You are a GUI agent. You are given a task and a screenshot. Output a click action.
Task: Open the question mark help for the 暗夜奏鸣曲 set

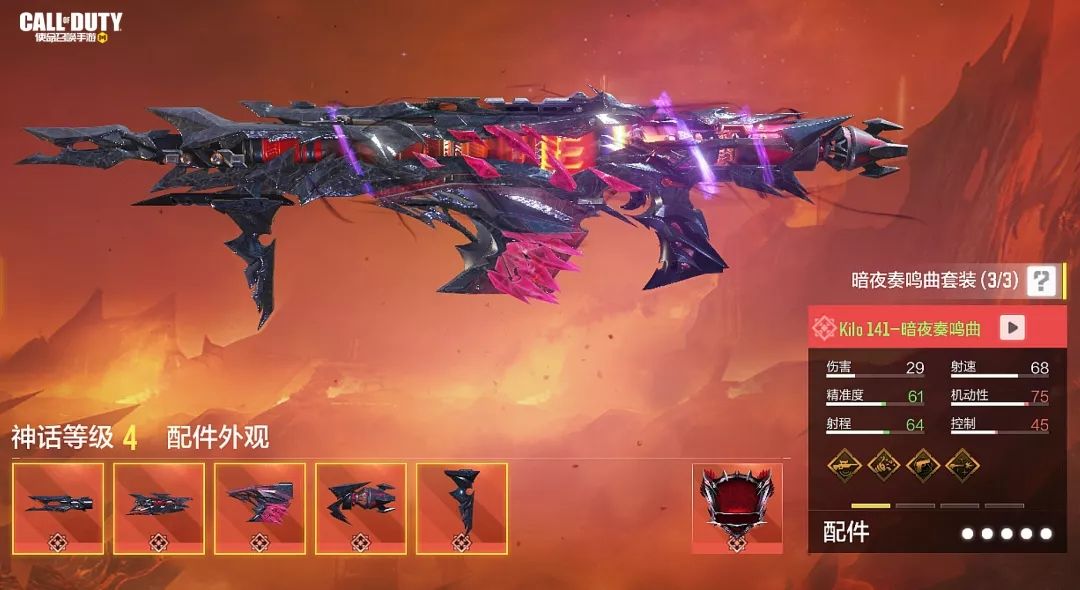[x=1041, y=281]
